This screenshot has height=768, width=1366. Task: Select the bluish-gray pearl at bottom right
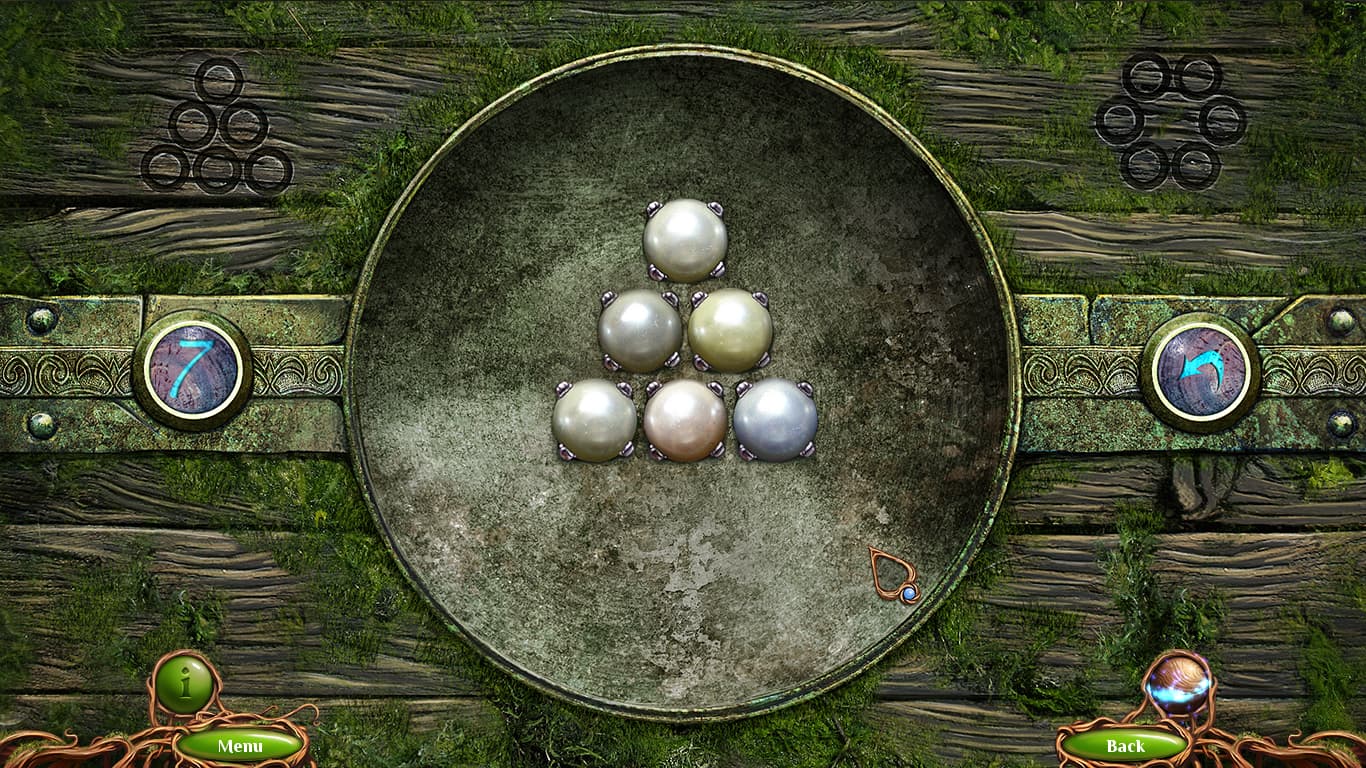click(x=776, y=420)
